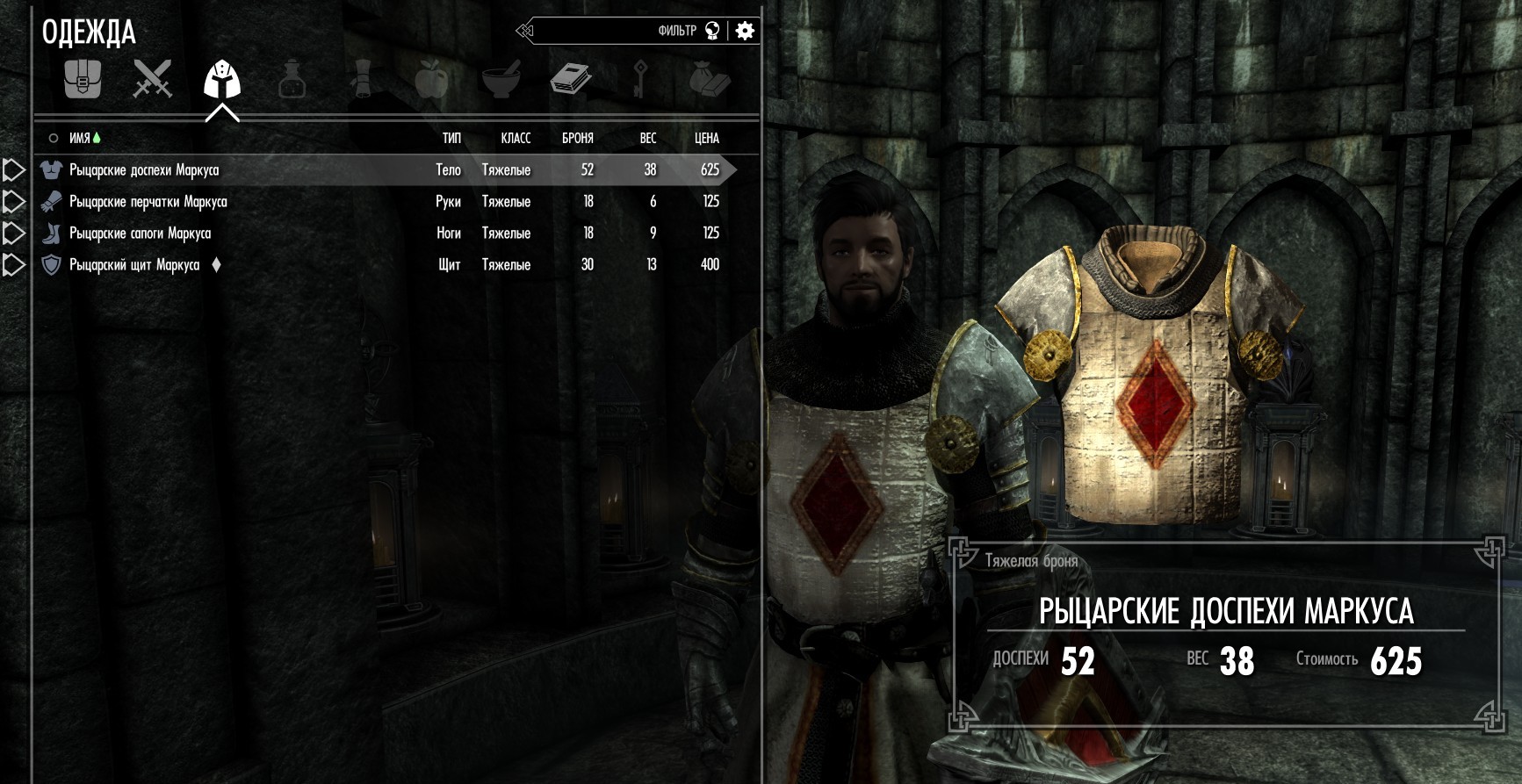Image resolution: width=1522 pixels, height=784 pixels.
Task: Open the all-items pouch category
Action: click(83, 80)
